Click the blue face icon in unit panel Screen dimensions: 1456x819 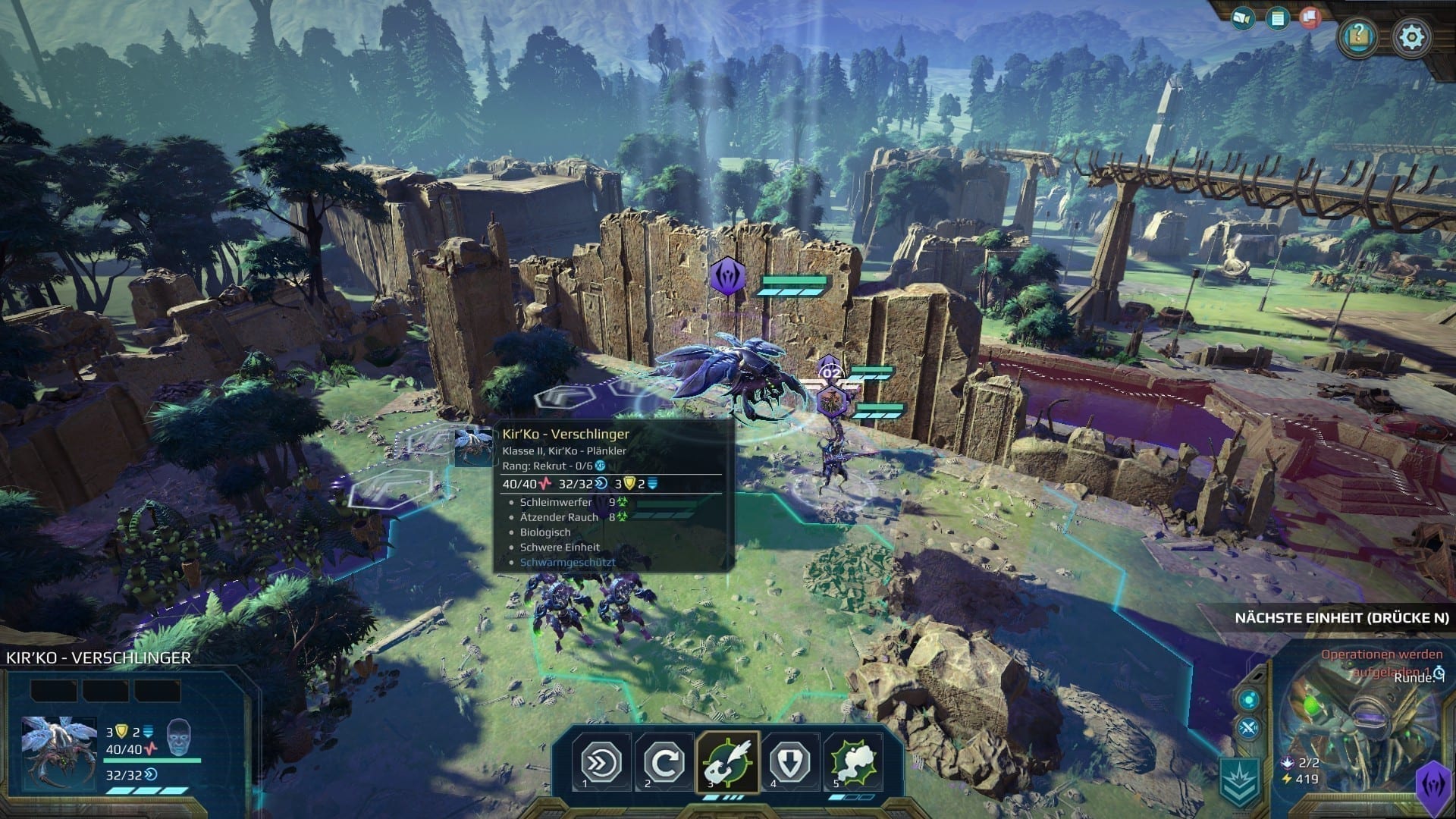pyautogui.click(x=179, y=735)
